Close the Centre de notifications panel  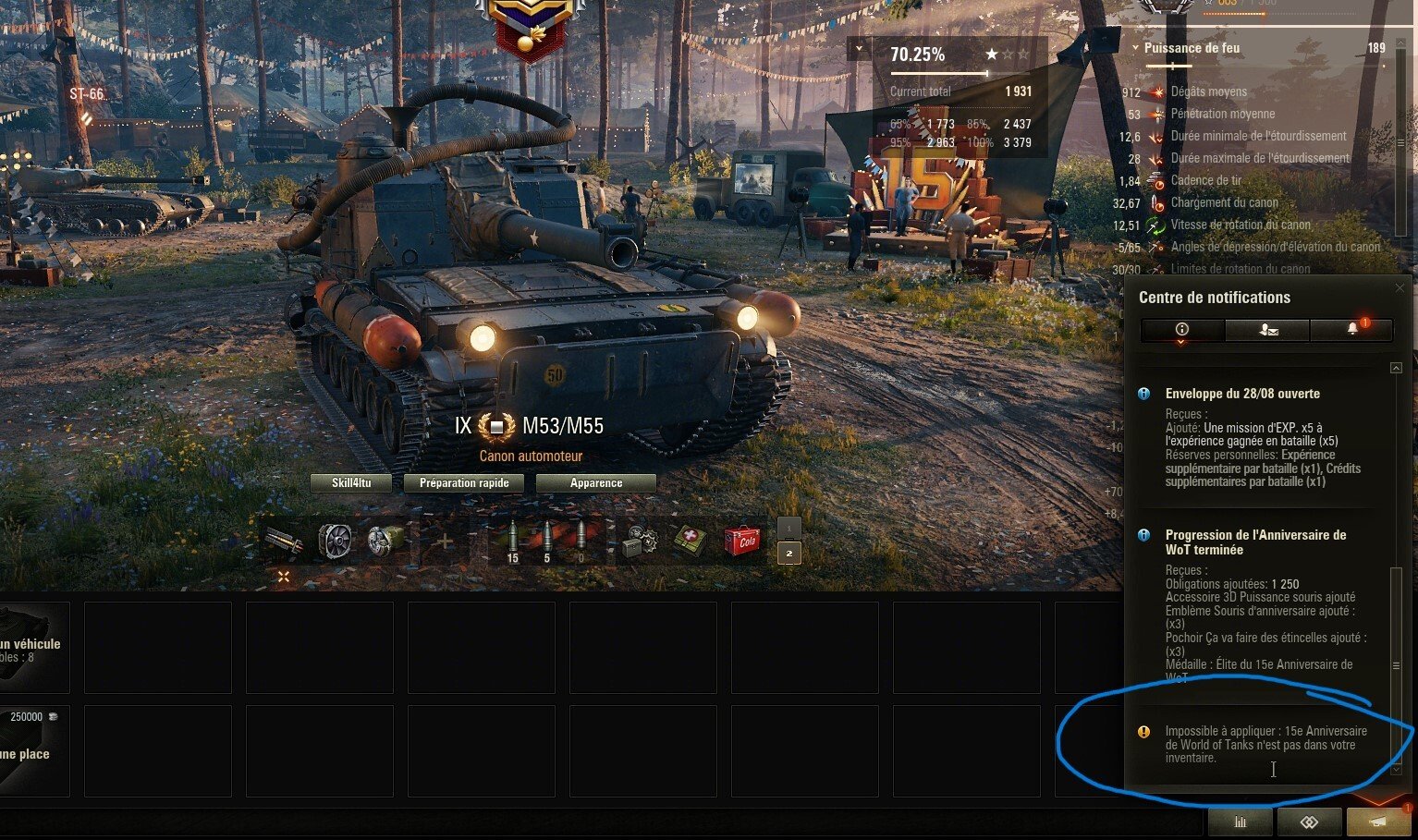1400,288
